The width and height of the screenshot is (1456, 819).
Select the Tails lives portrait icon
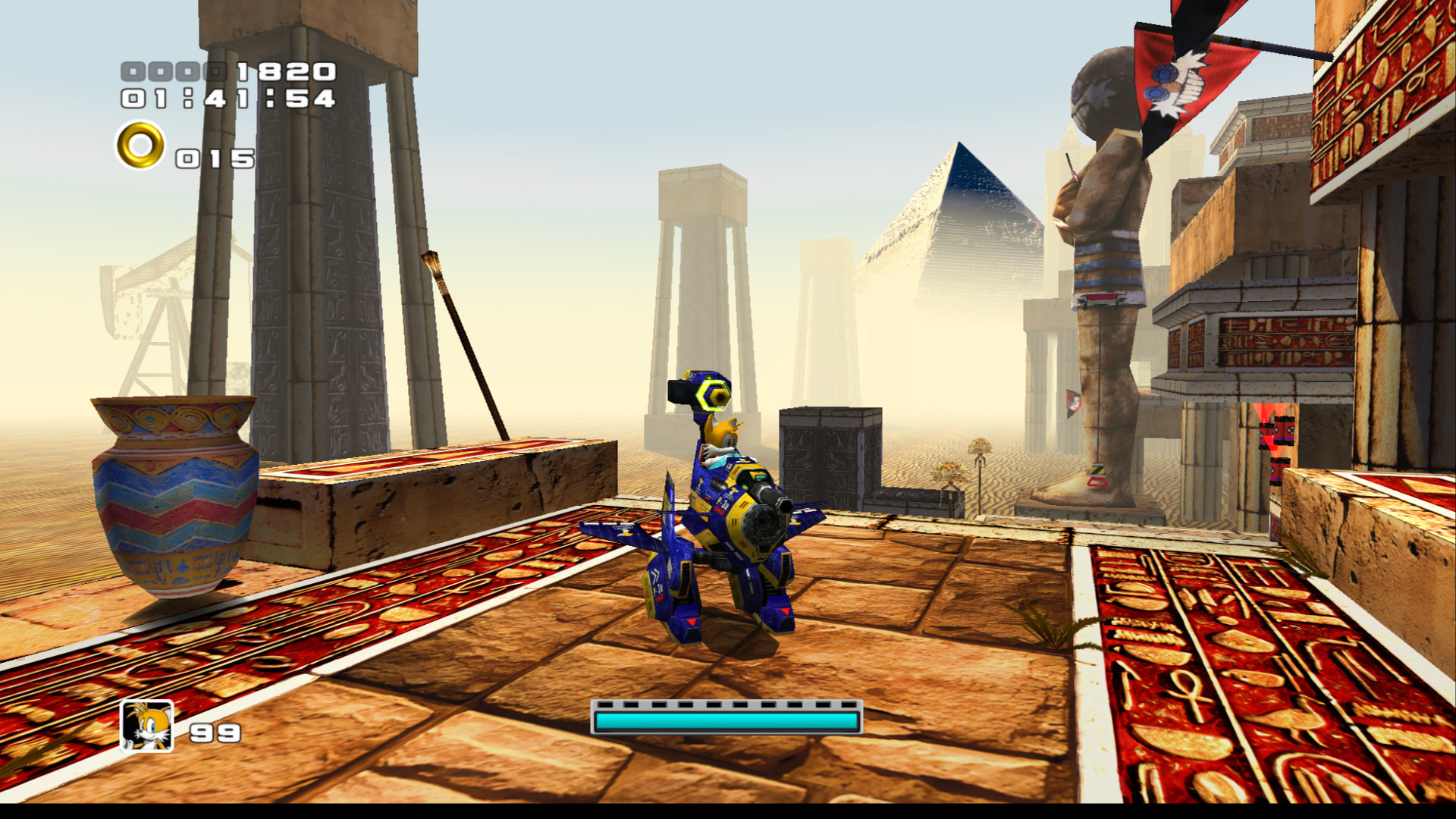click(147, 726)
